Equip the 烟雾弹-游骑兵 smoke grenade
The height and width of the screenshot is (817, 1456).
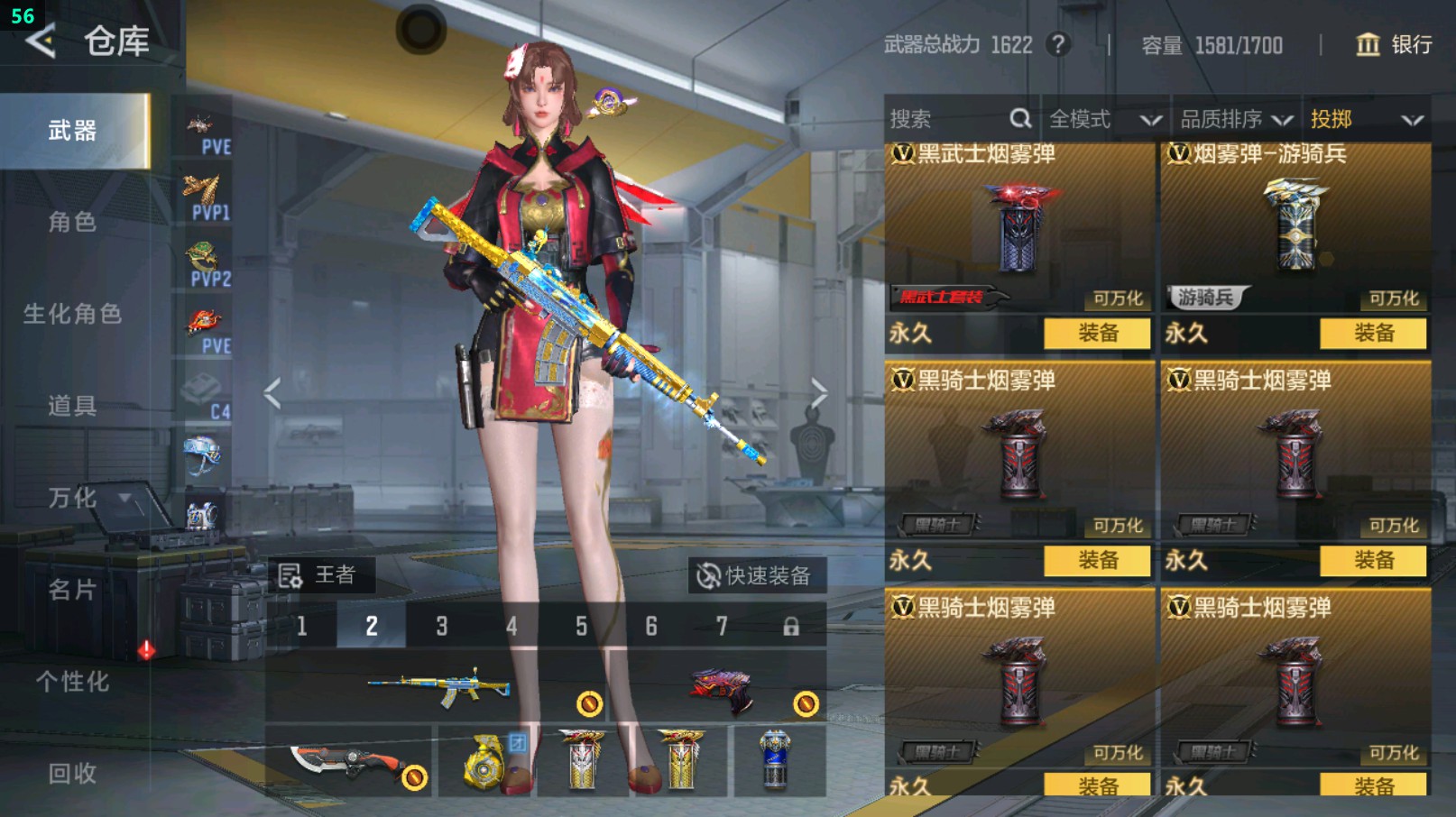point(1373,334)
